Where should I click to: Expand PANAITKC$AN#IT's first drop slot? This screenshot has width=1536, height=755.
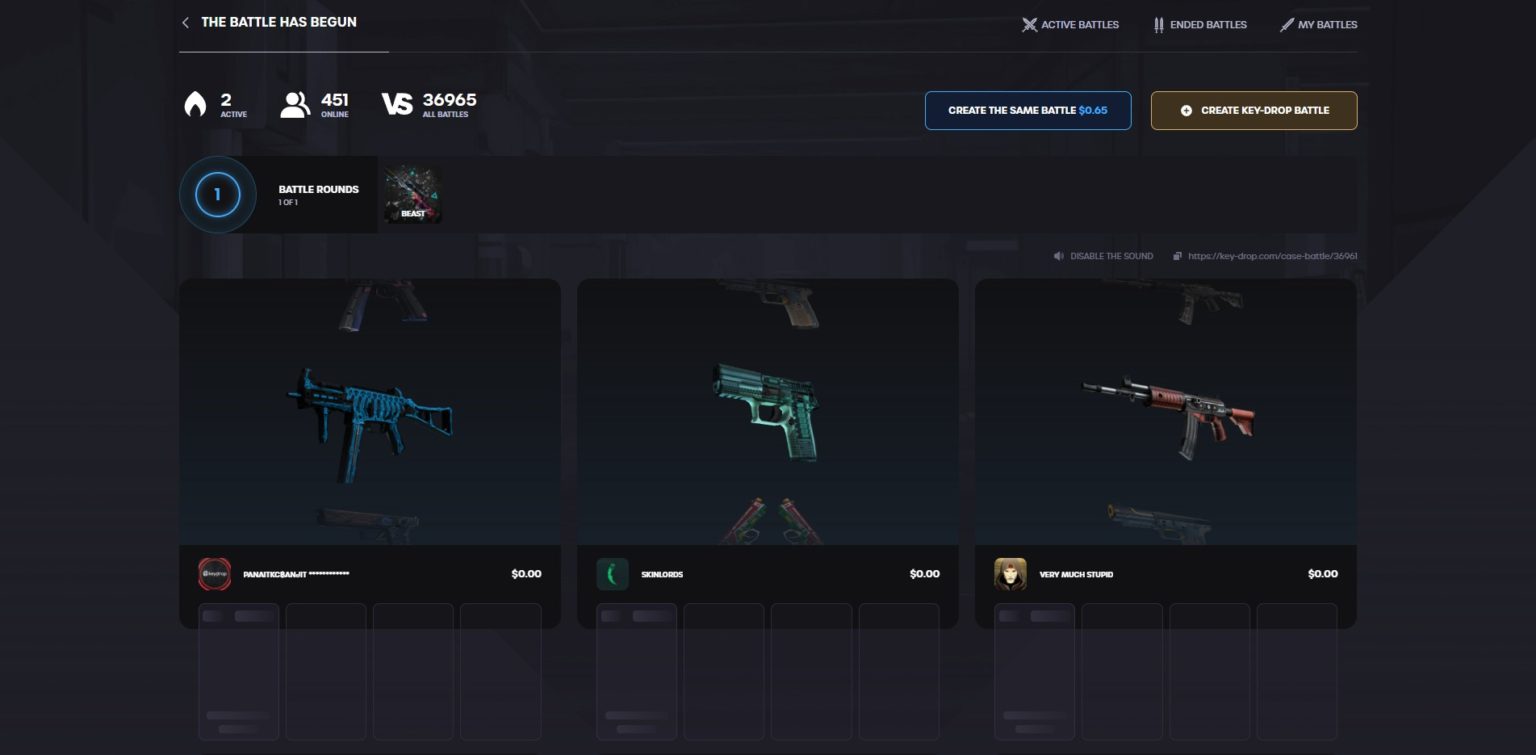(x=239, y=670)
